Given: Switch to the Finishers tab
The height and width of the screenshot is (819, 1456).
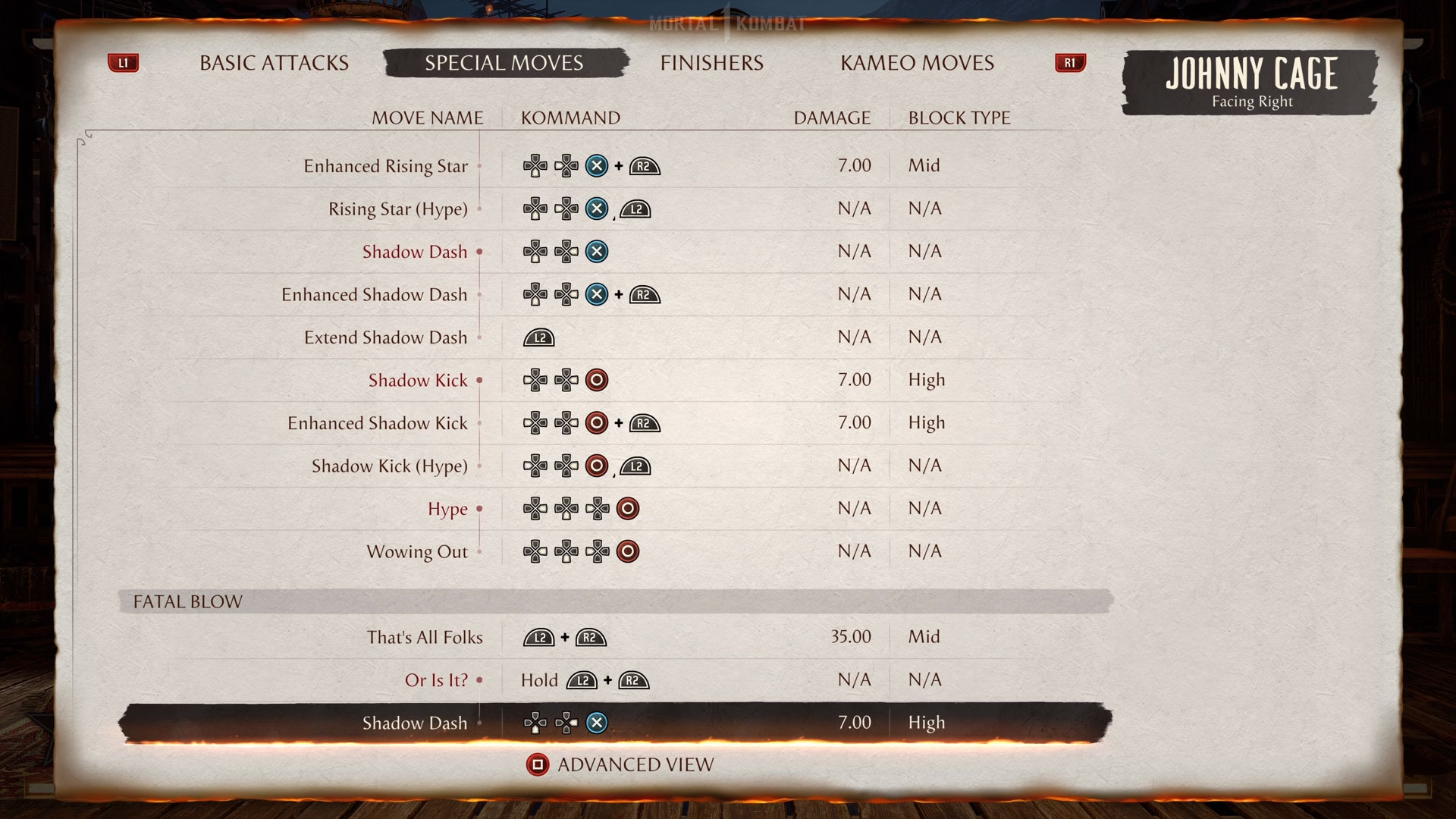Looking at the screenshot, I should tap(711, 63).
